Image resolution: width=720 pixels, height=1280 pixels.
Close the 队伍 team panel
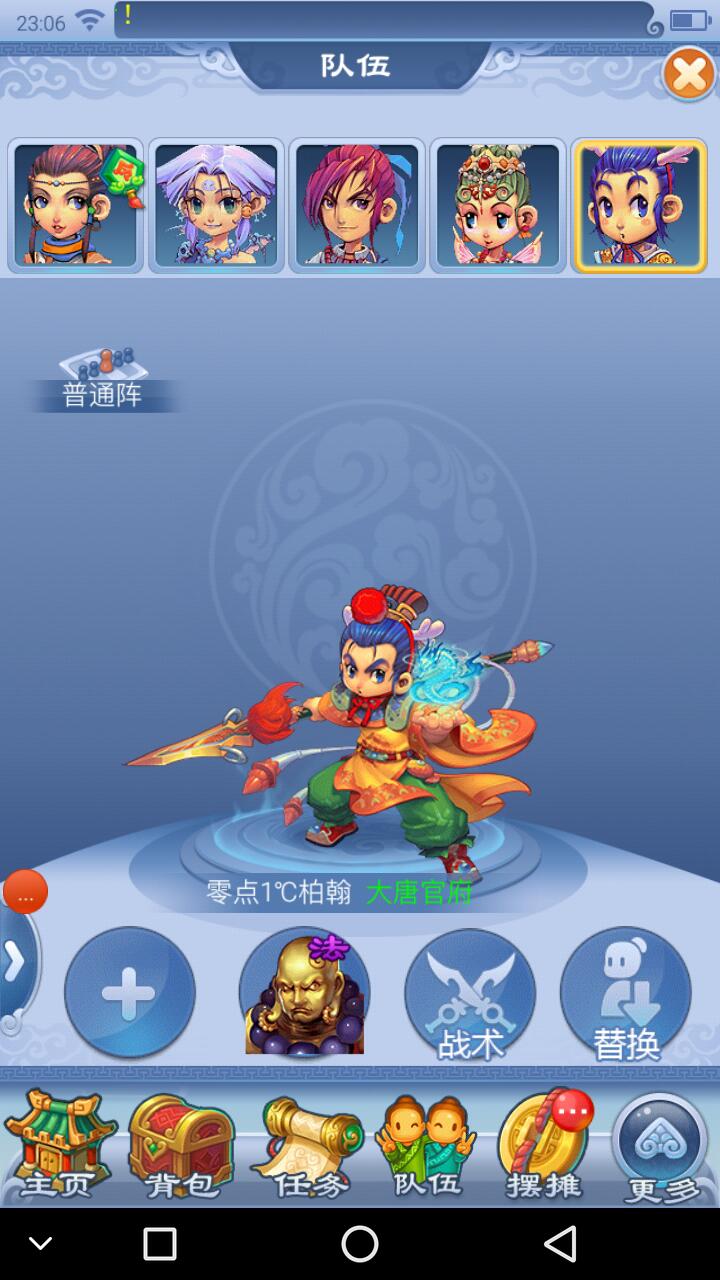tap(689, 74)
